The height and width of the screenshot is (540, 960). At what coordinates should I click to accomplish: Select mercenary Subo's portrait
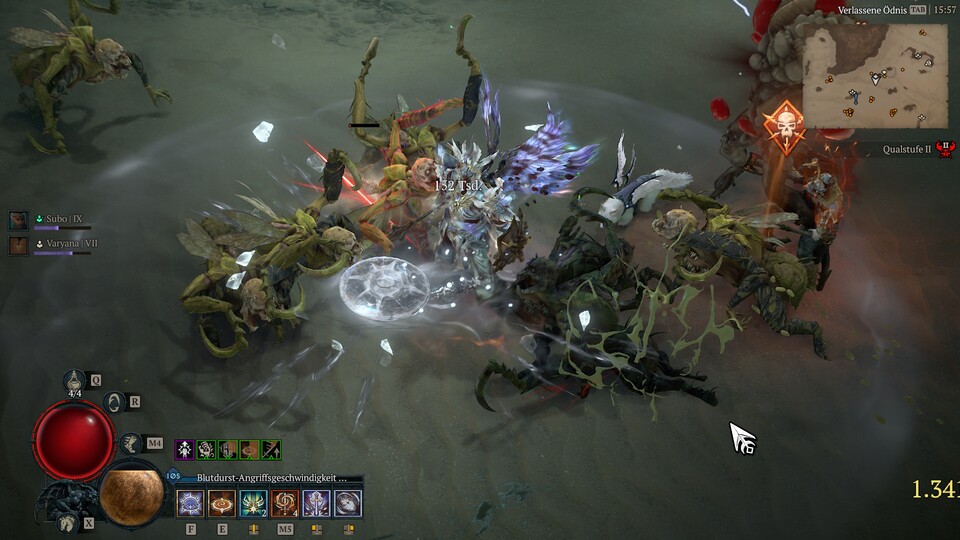[18, 220]
